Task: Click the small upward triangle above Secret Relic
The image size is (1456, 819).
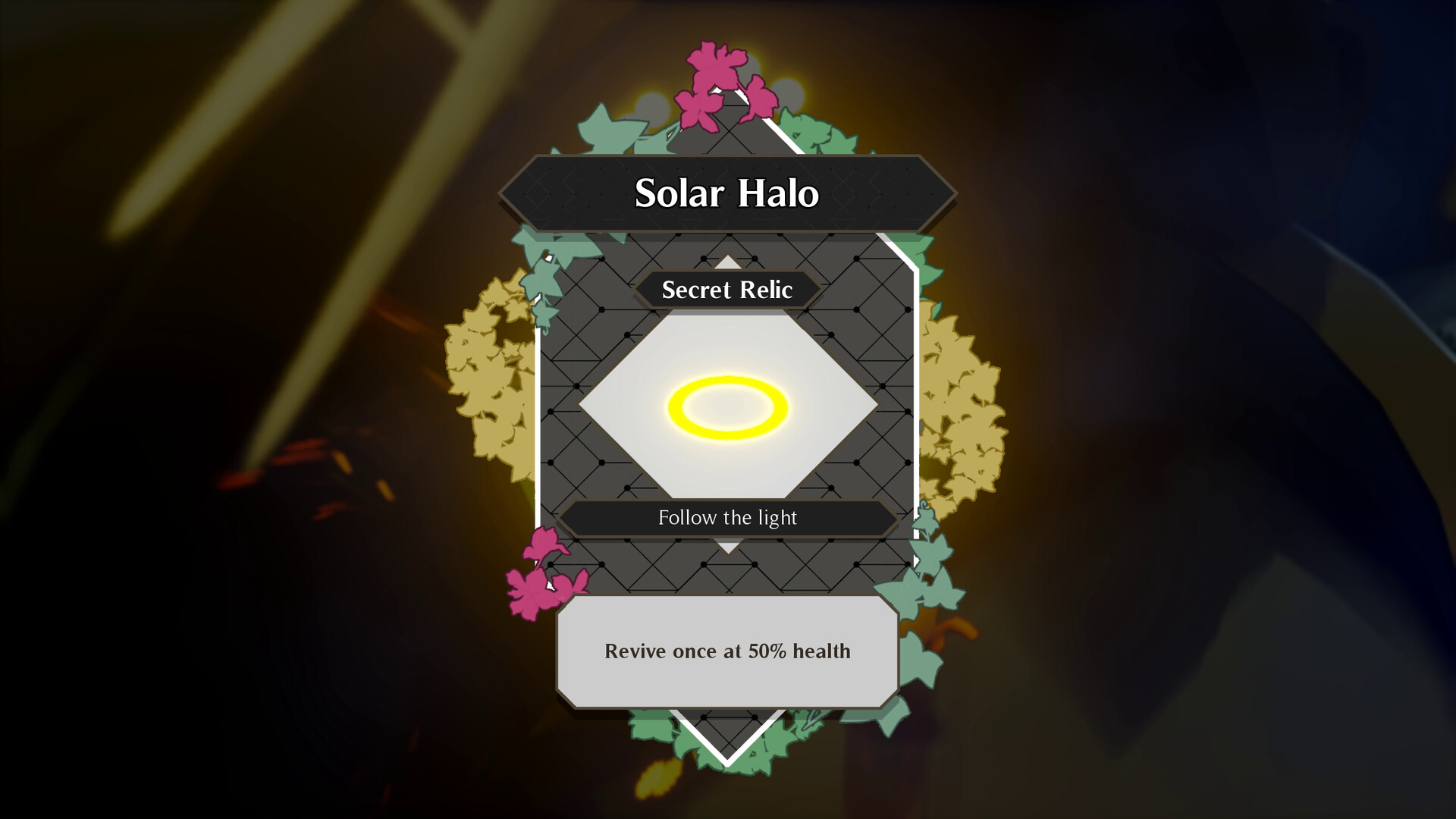Action: point(728,262)
